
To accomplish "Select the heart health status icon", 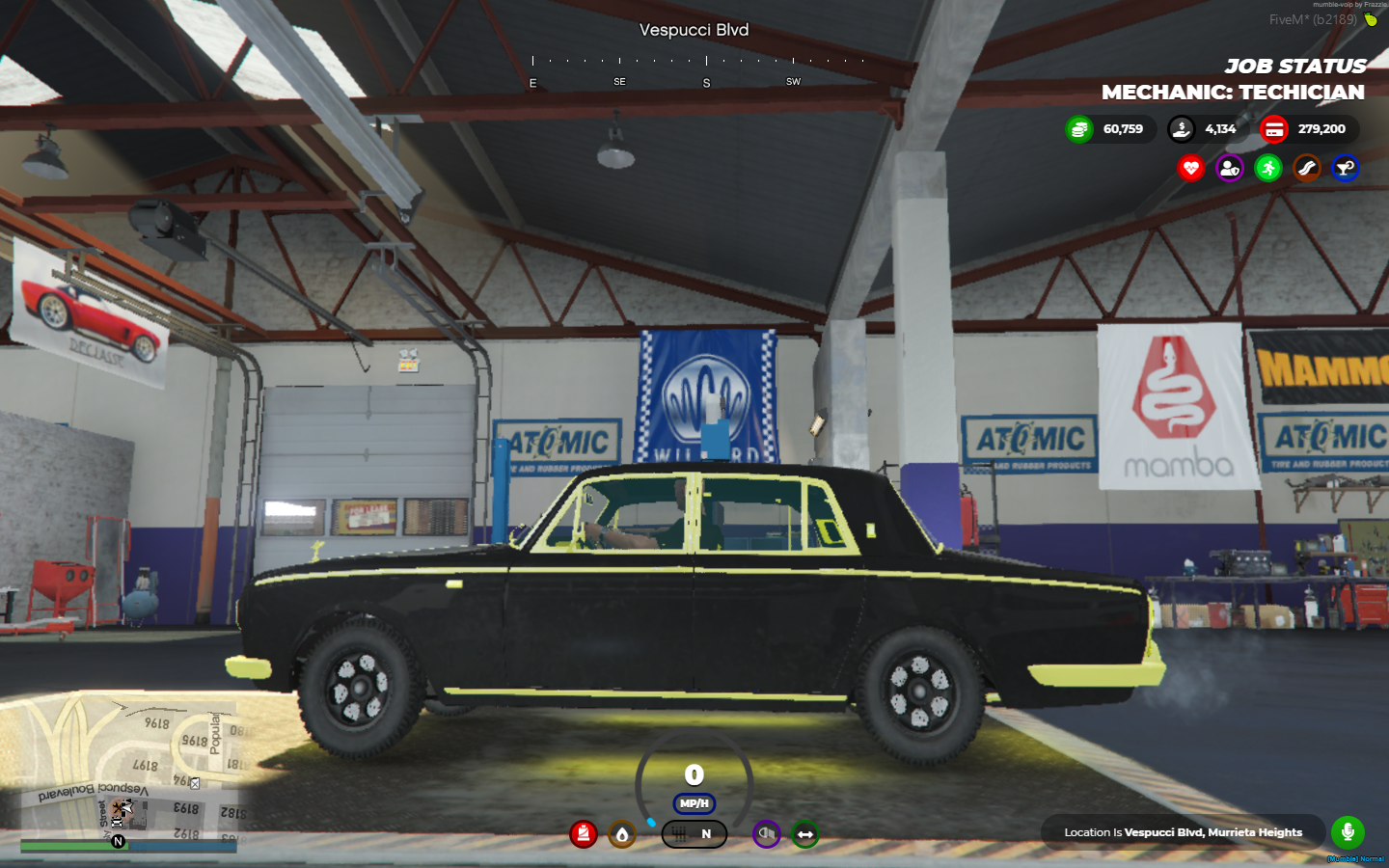I will 1191,168.
